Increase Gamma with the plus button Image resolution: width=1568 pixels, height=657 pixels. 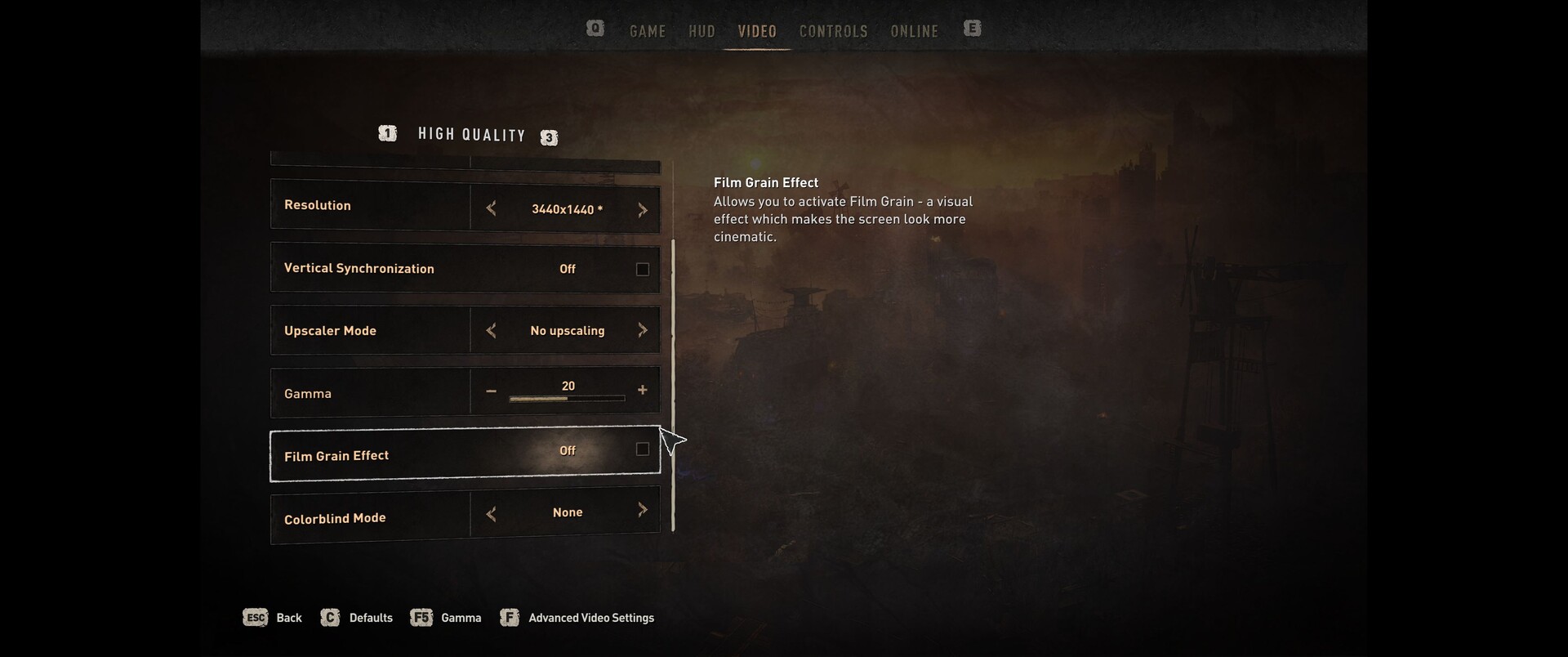point(643,391)
